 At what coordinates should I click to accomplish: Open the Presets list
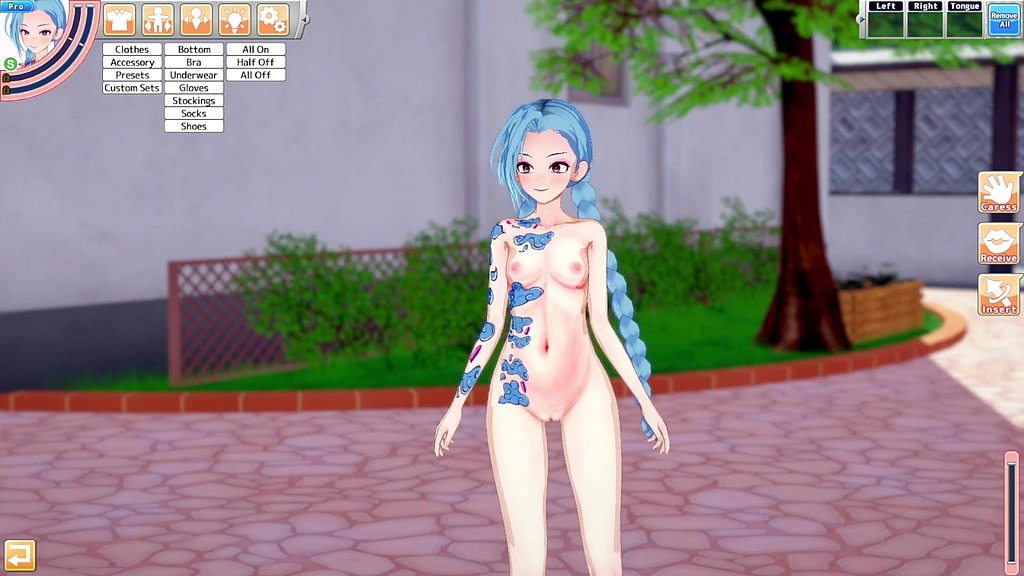pyautogui.click(x=132, y=75)
